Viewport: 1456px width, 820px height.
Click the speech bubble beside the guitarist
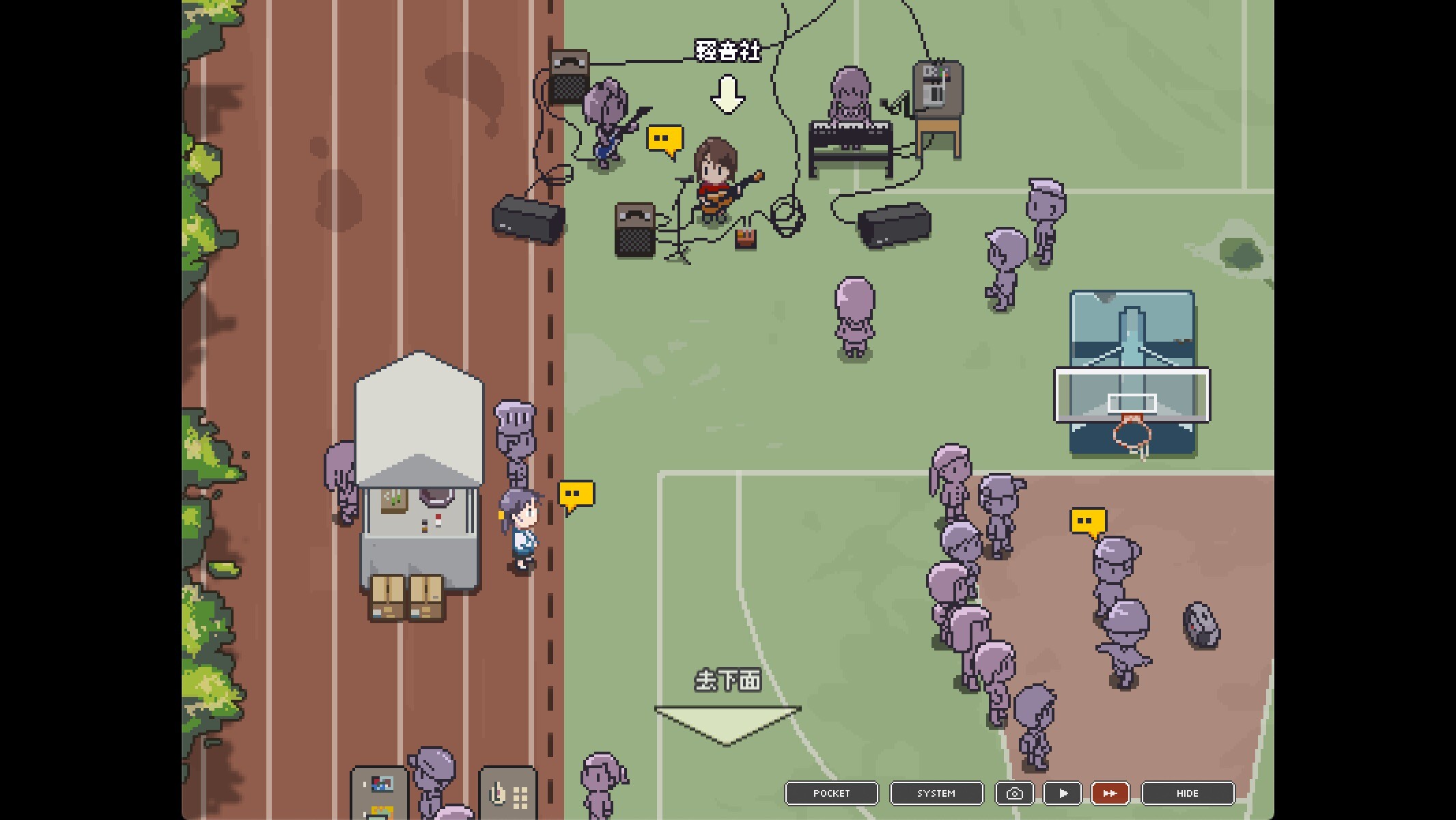[663, 140]
